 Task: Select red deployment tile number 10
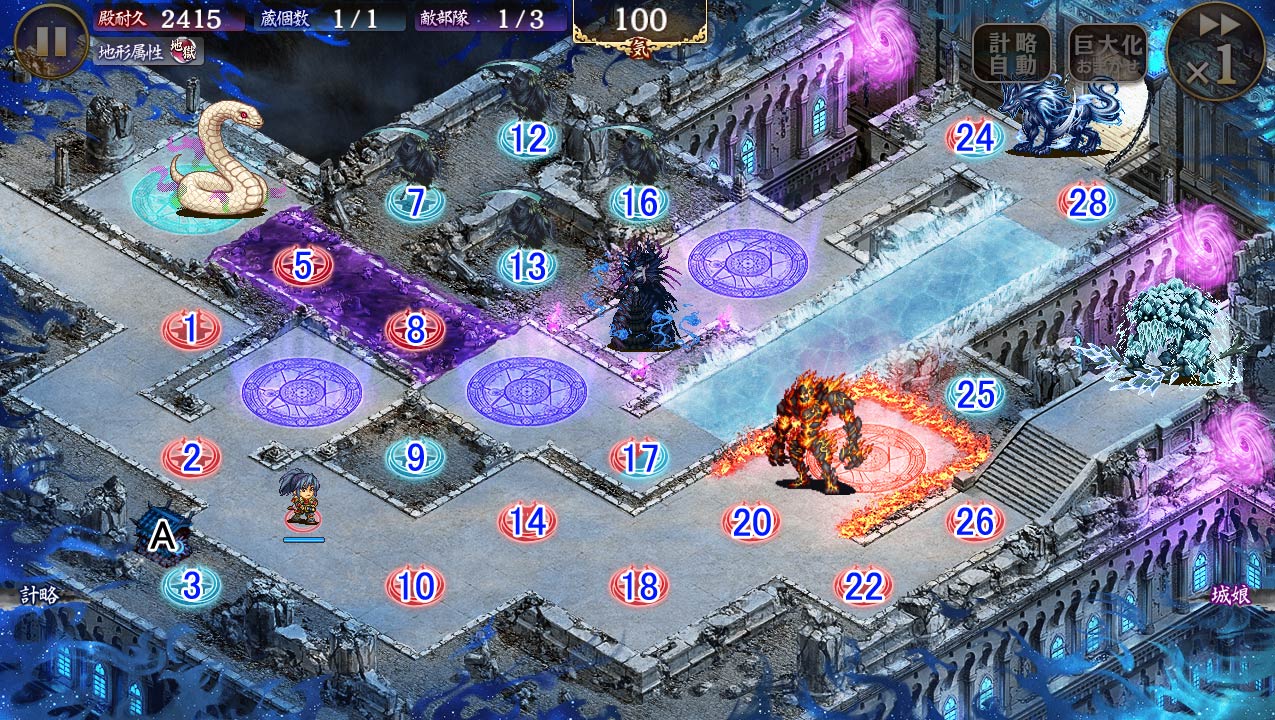(415, 585)
